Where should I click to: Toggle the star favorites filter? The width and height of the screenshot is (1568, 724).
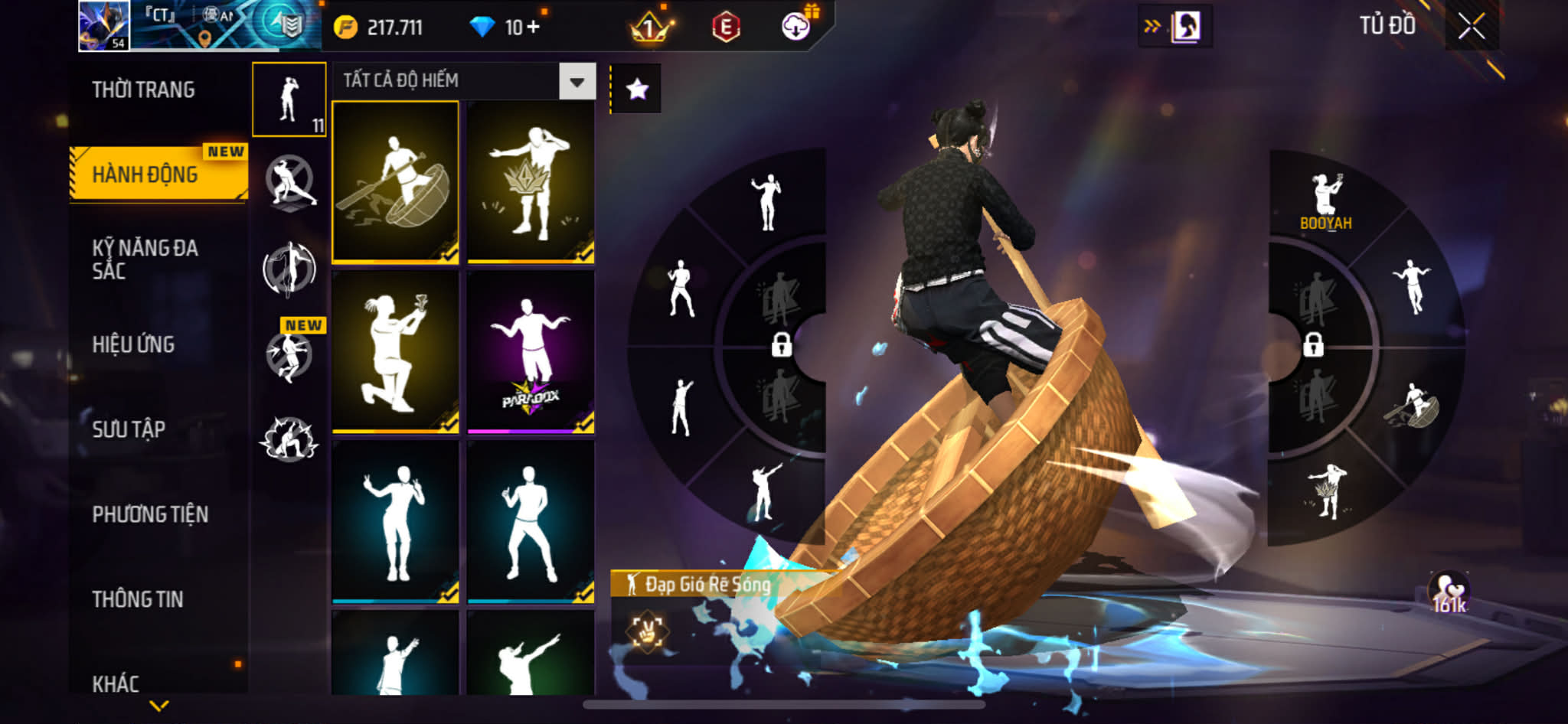tap(637, 90)
